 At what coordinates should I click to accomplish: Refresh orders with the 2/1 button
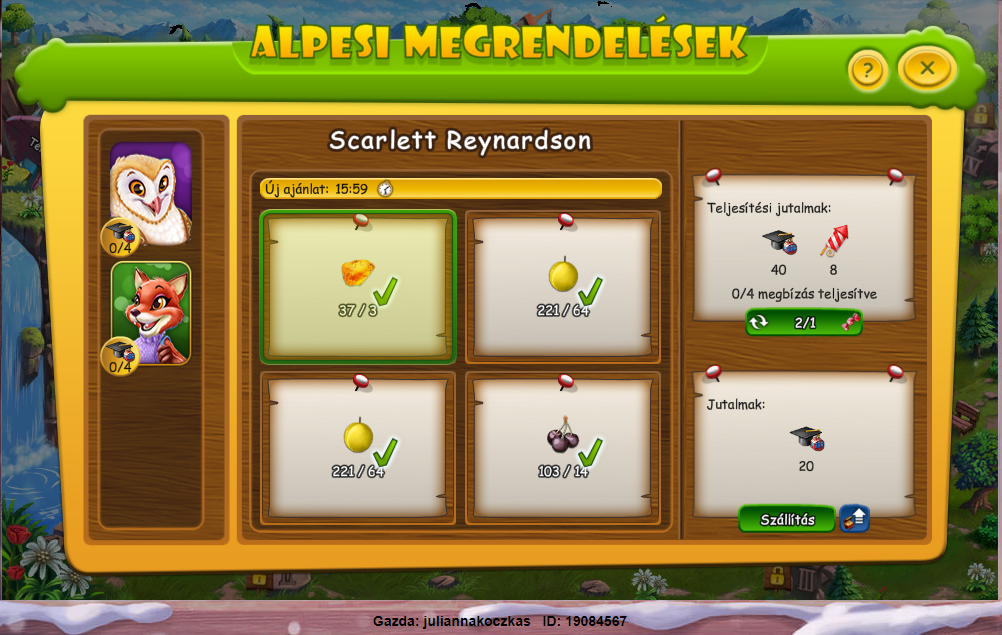[804, 323]
